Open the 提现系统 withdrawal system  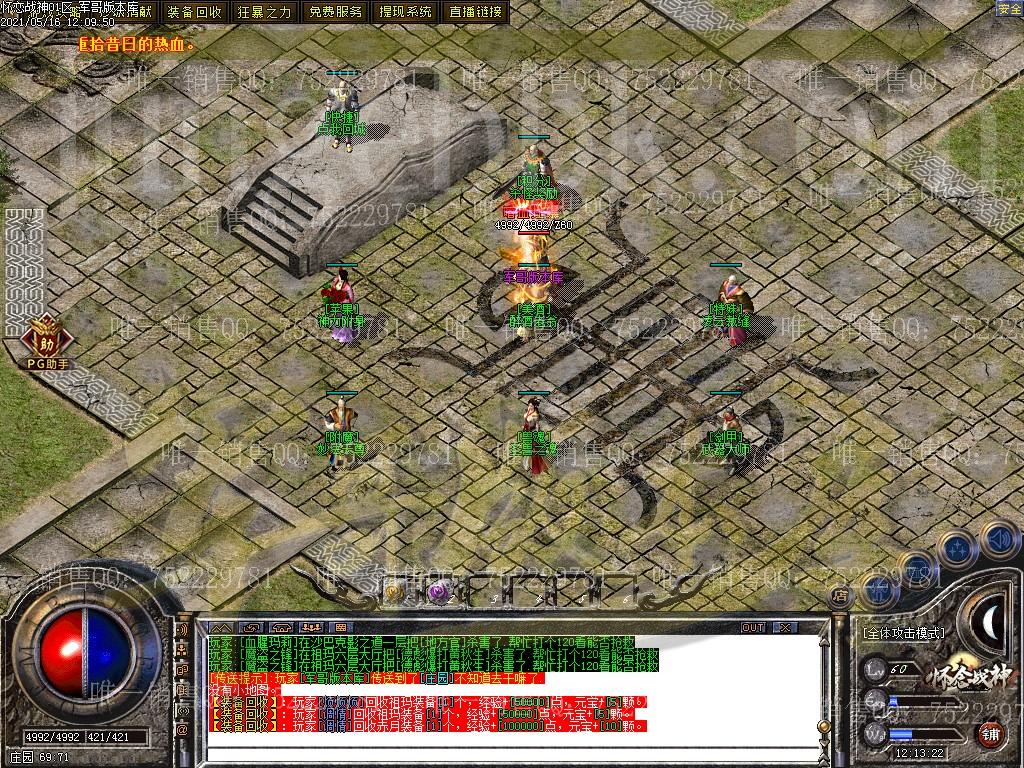click(406, 12)
